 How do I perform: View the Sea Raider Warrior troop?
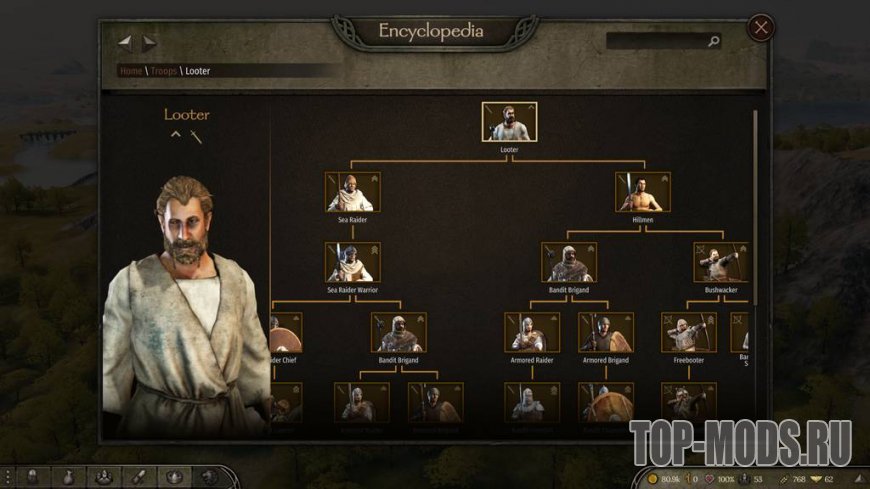352,262
